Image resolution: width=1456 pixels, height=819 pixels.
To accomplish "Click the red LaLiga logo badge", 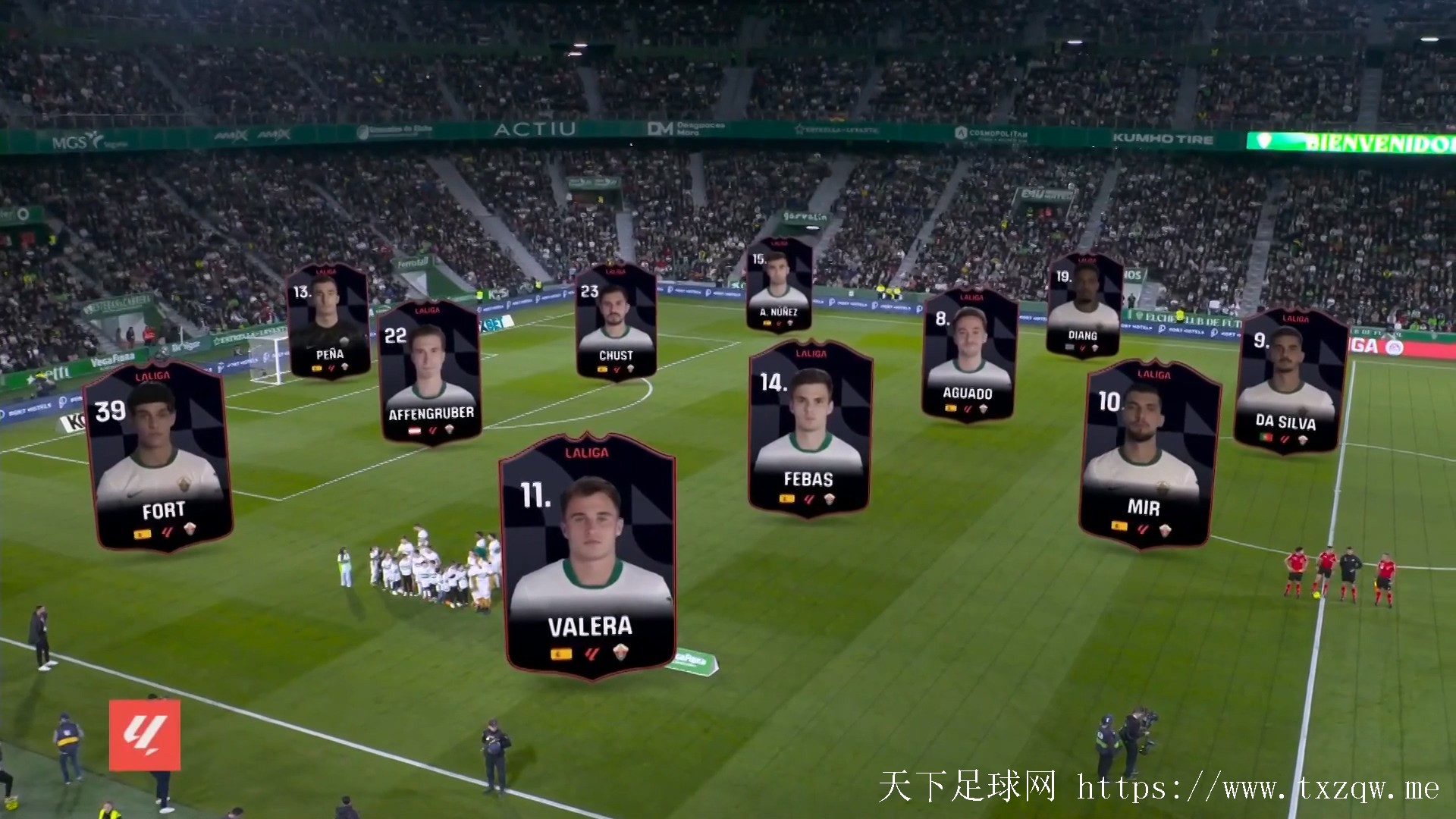I will pyautogui.click(x=145, y=735).
